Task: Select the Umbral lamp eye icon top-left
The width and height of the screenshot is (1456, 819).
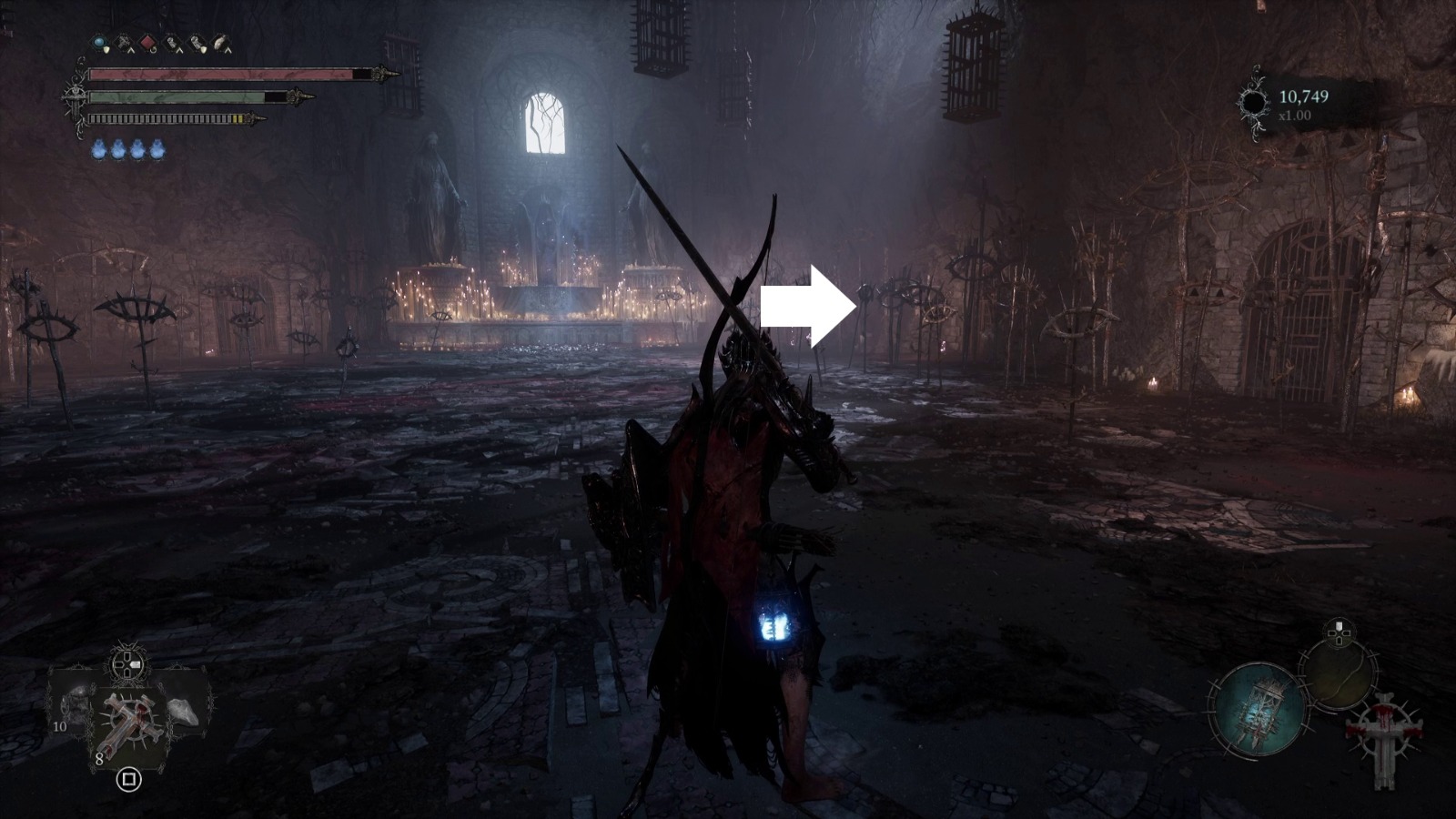Action: click(98, 43)
